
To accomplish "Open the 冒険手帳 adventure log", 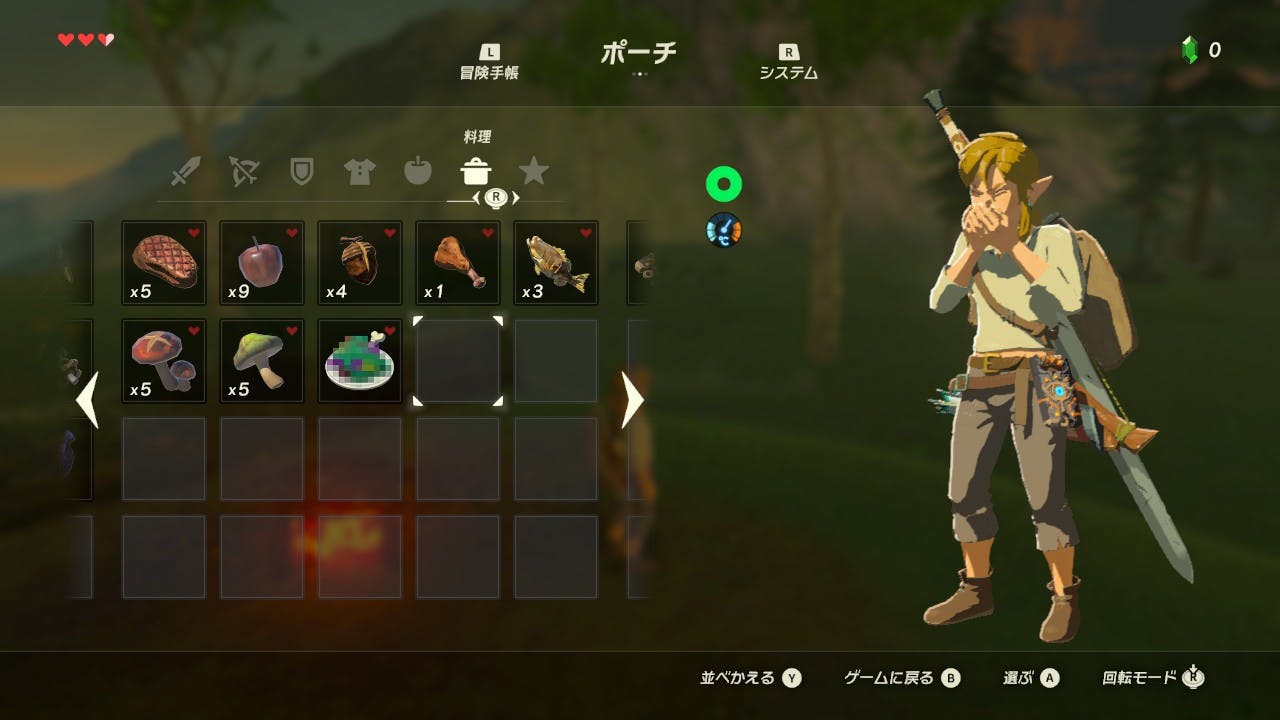I will coord(489,63).
